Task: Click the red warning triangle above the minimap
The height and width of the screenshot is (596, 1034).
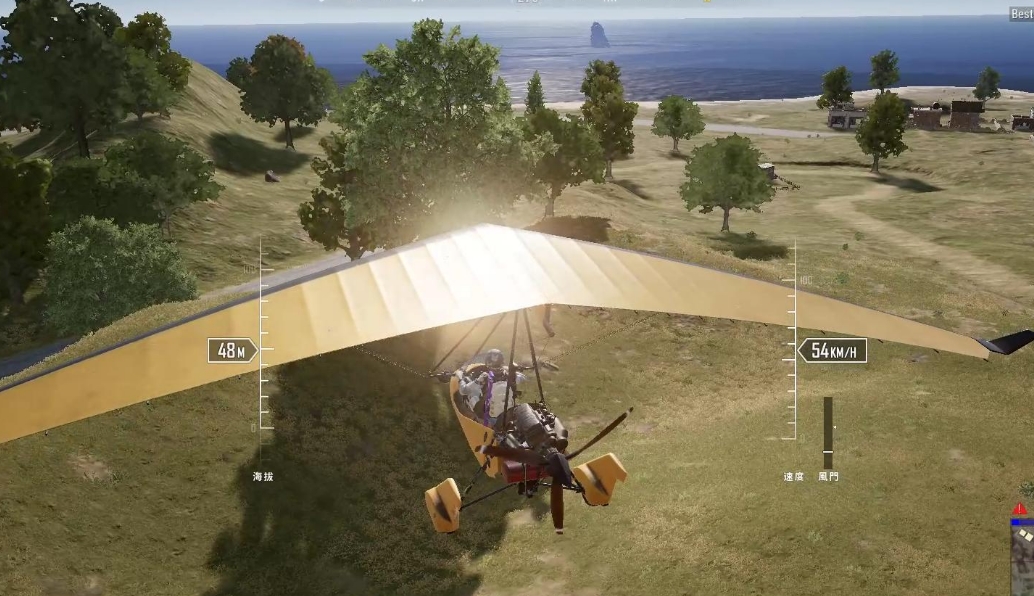Action: [x=1020, y=509]
